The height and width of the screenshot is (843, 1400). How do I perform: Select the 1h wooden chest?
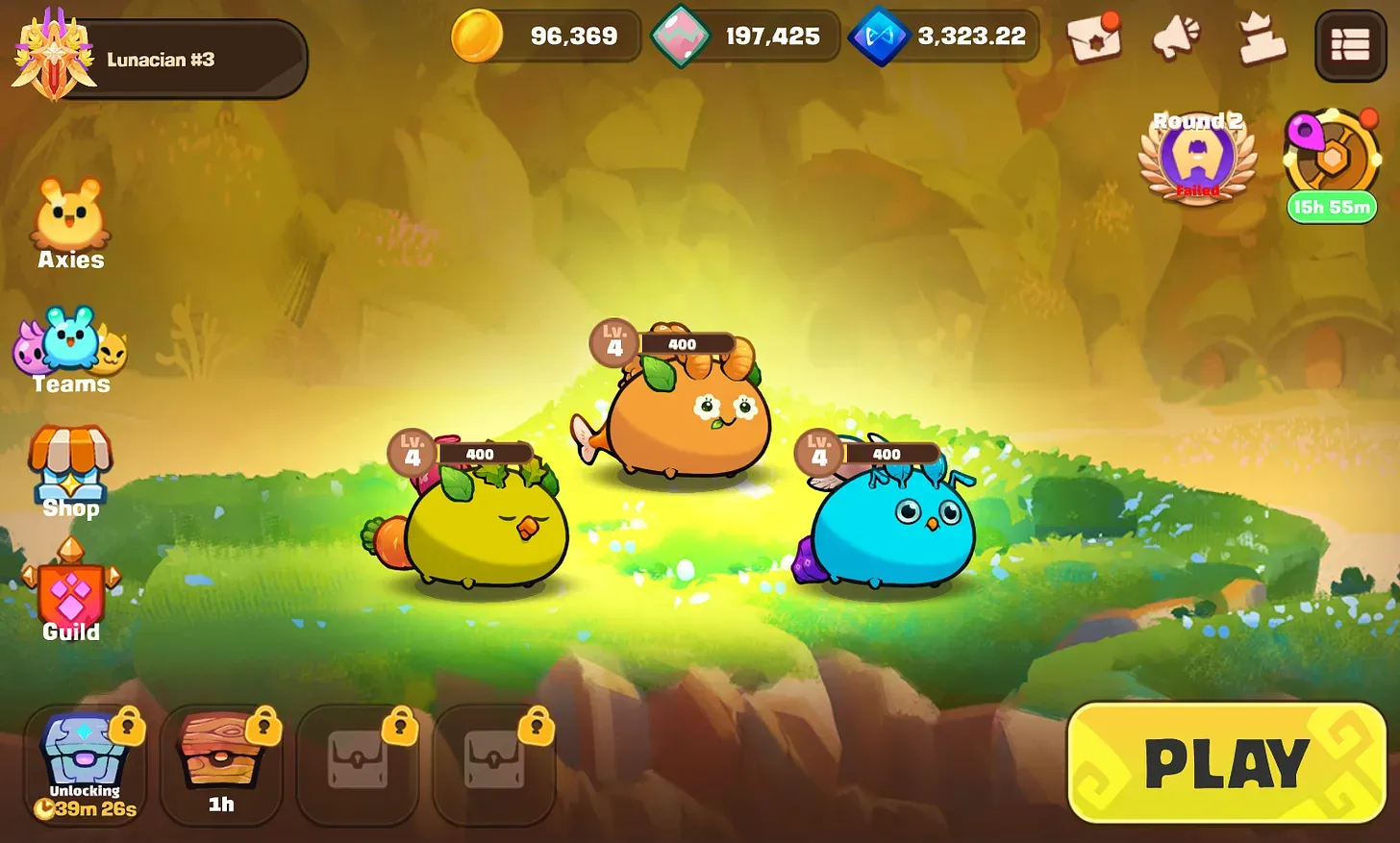point(221,759)
